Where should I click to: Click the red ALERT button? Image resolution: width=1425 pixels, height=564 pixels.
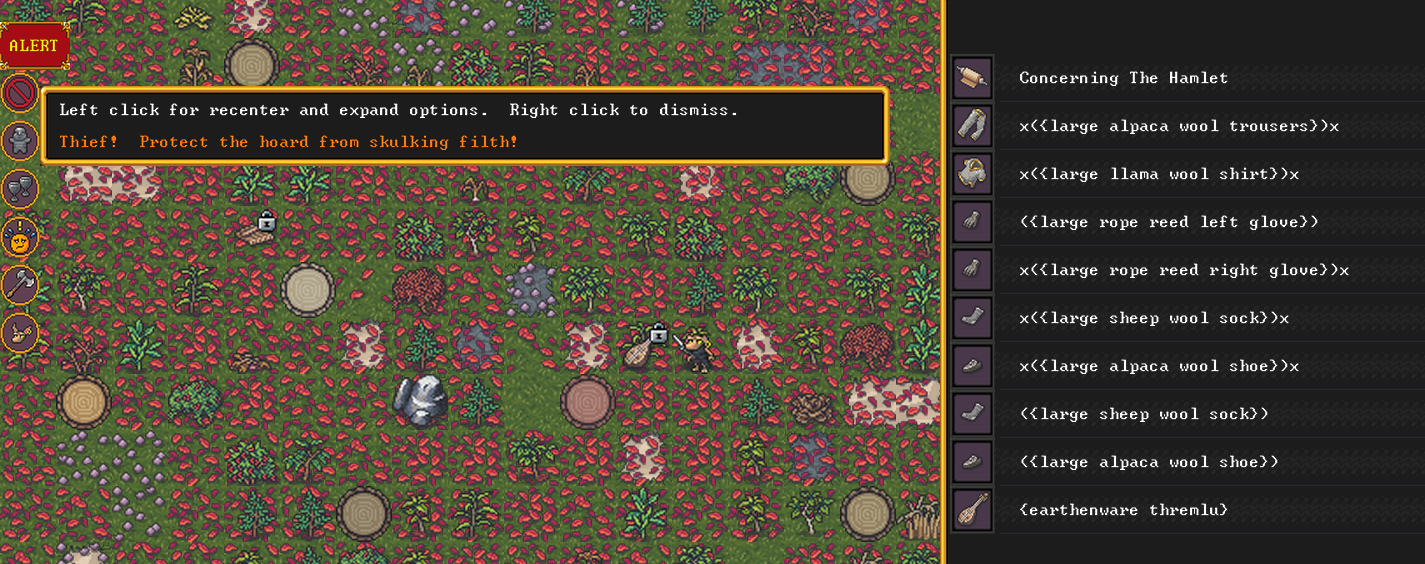pos(35,46)
